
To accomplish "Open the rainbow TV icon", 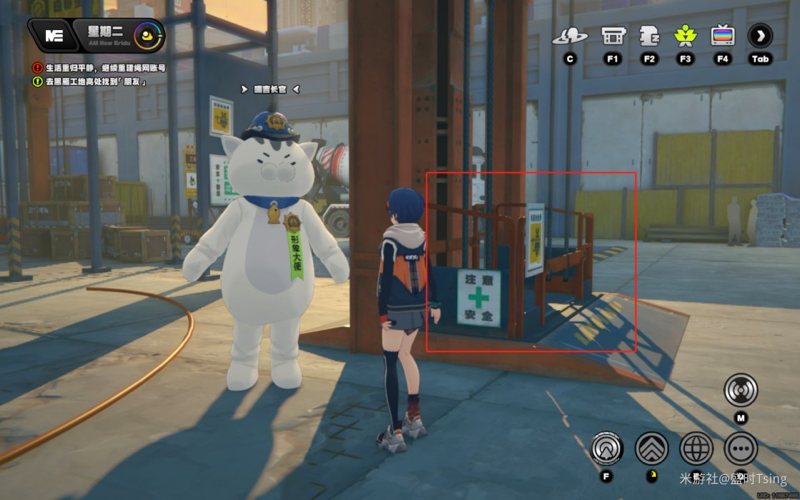I will point(722,37).
